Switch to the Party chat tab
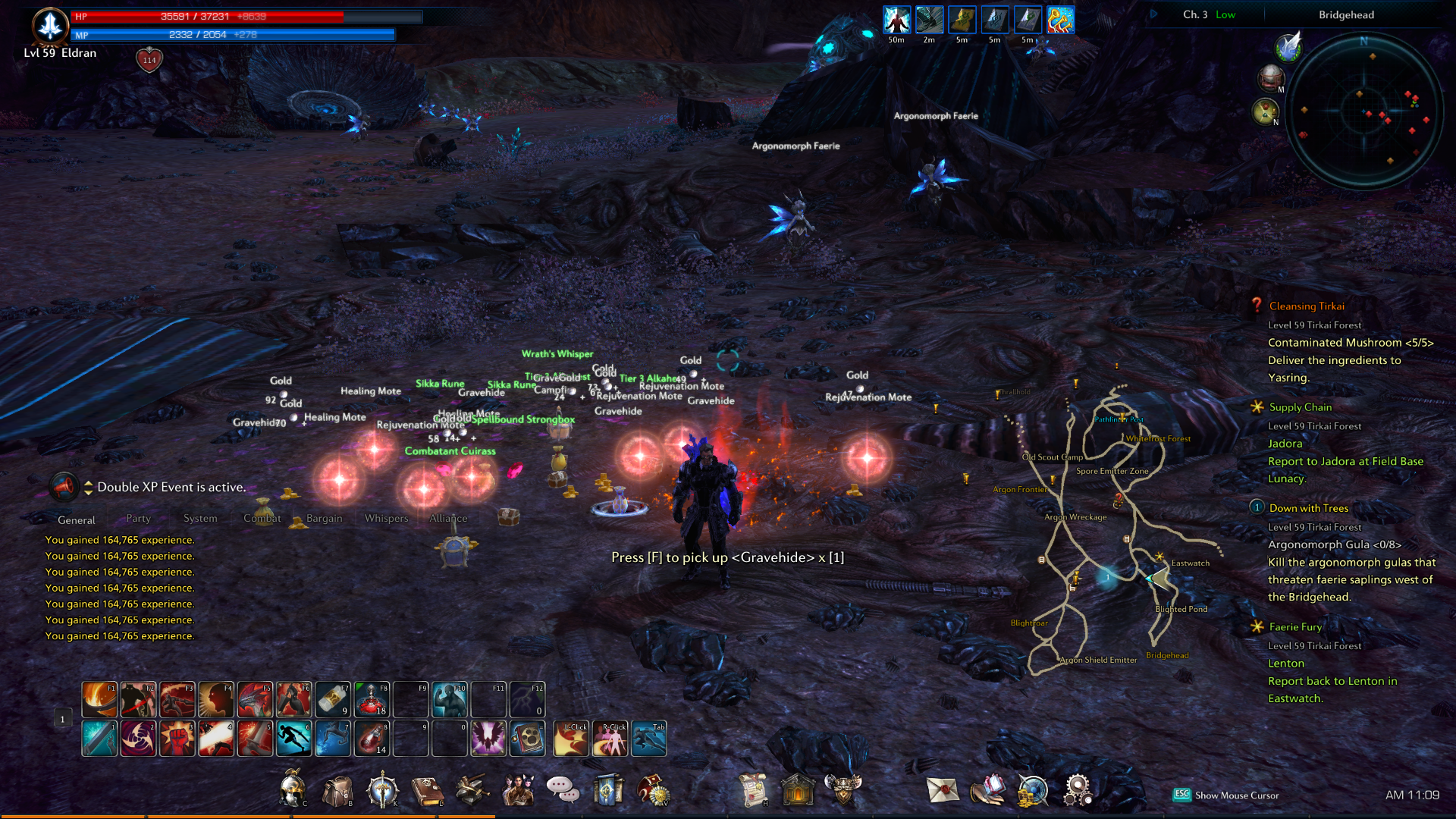The width and height of the screenshot is (1456, 819). pyautogui.click(x=138, y=519)
